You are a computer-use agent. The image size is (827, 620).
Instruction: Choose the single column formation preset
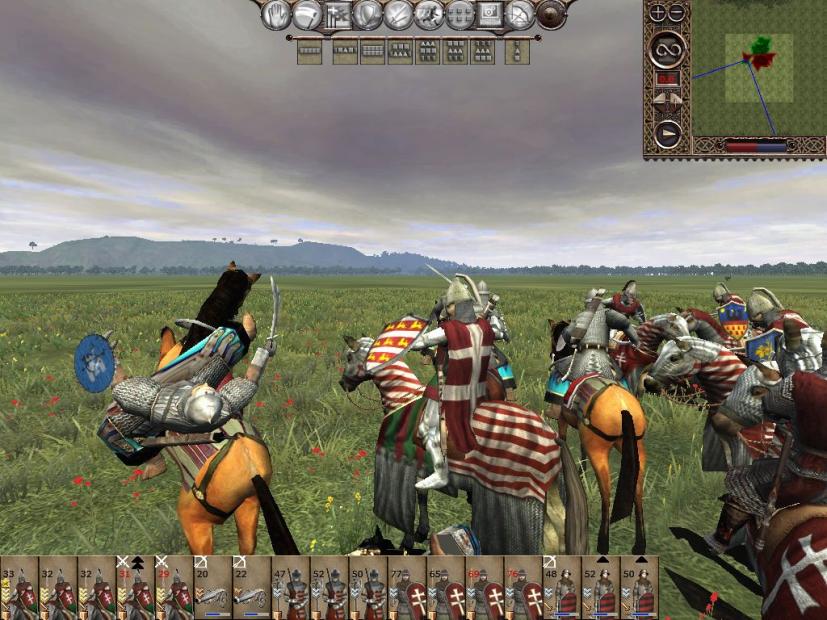[518, 52]
